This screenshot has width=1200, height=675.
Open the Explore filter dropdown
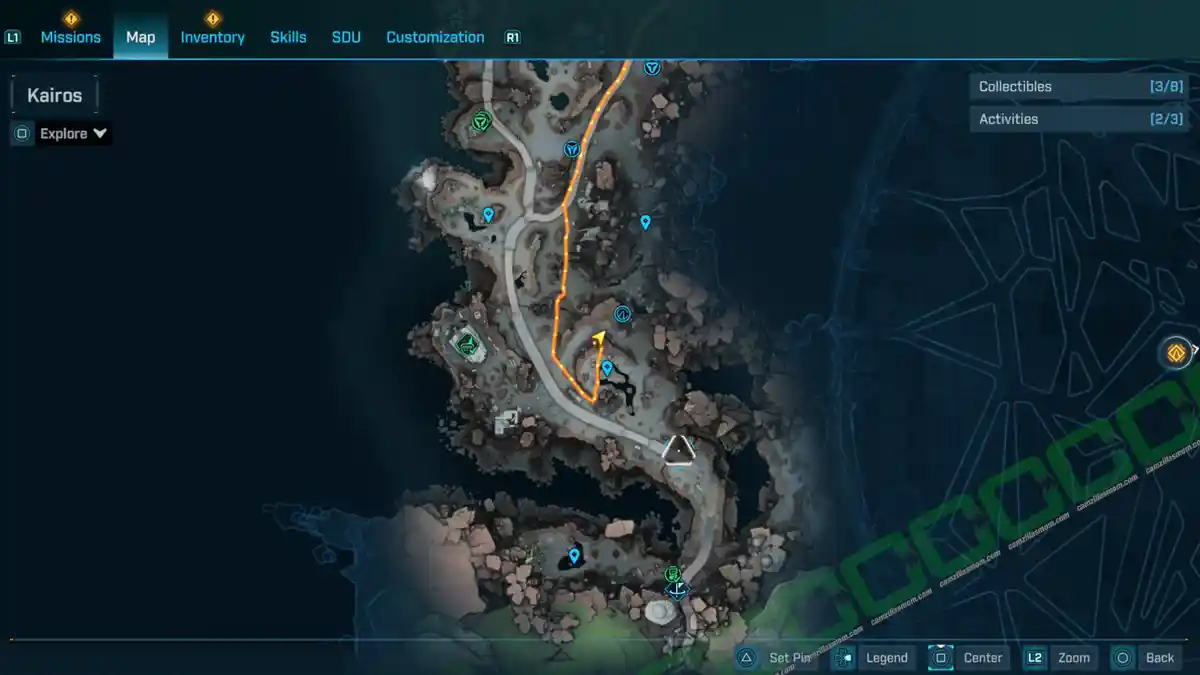click(x=62, y=133)
